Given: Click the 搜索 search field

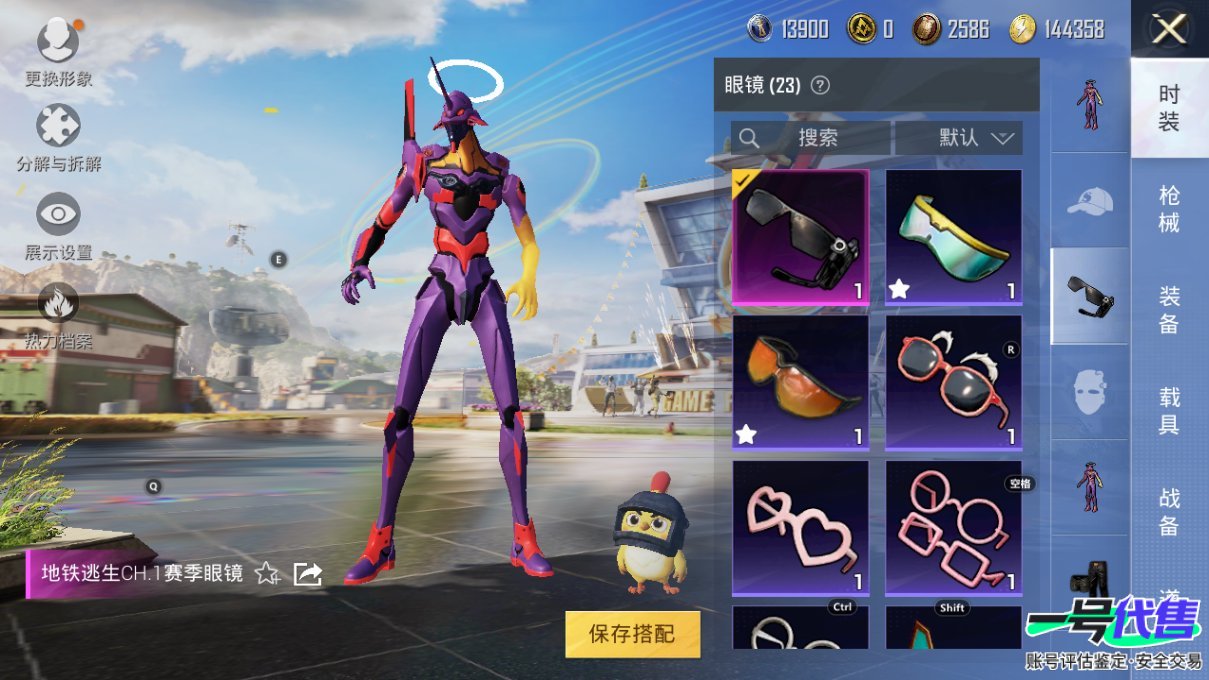Looking at the screenshot, I should tap(810, 138).
